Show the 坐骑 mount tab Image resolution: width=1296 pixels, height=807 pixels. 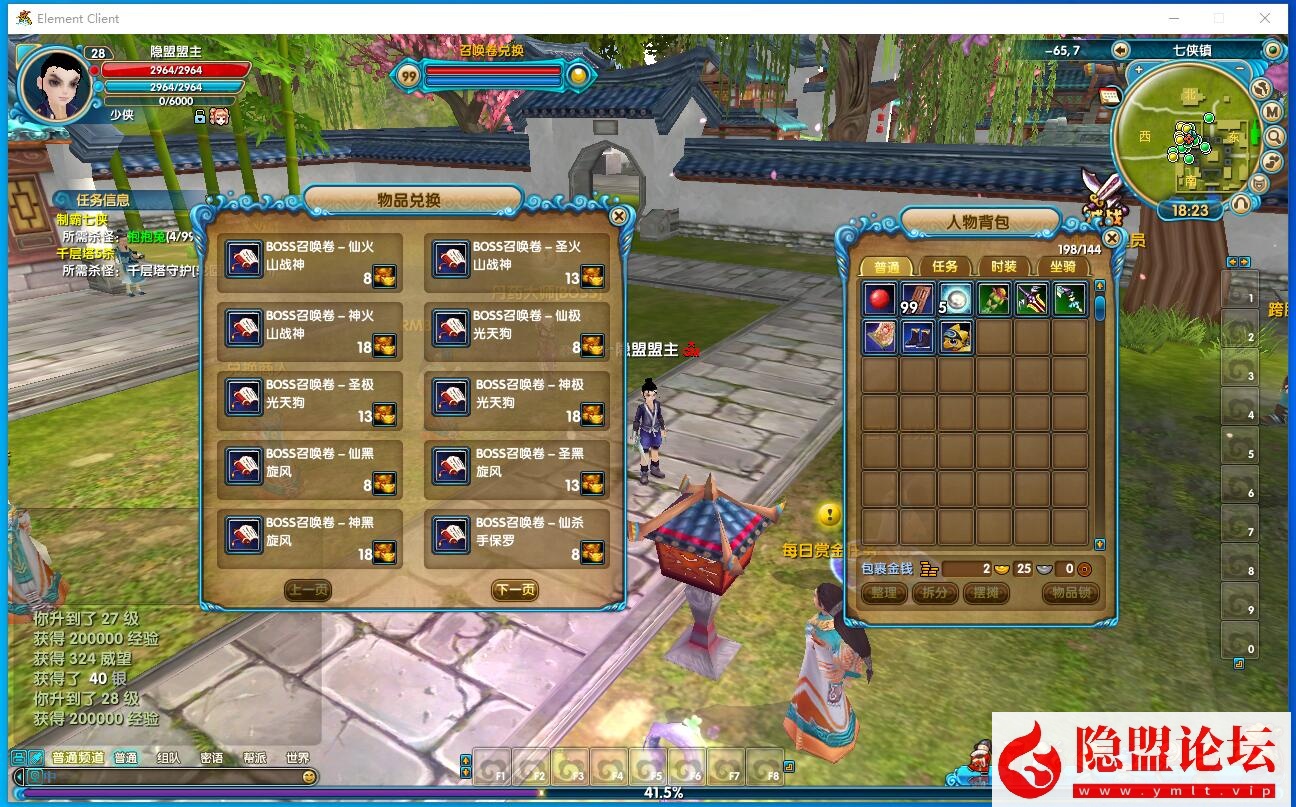pos(1062,266)
